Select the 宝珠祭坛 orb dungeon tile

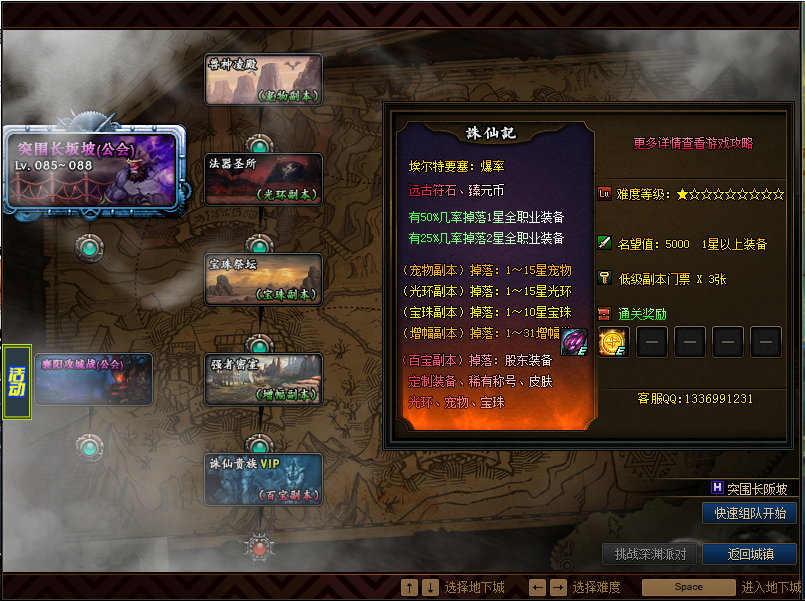[x=264, y=279]
